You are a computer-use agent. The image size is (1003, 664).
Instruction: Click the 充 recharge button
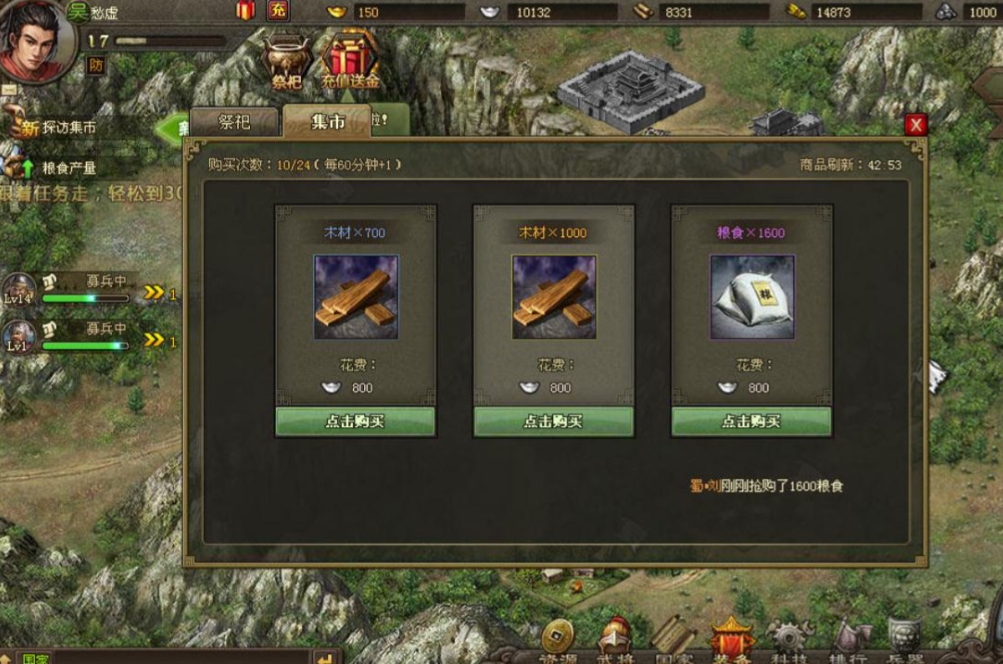tap(277, 11)
